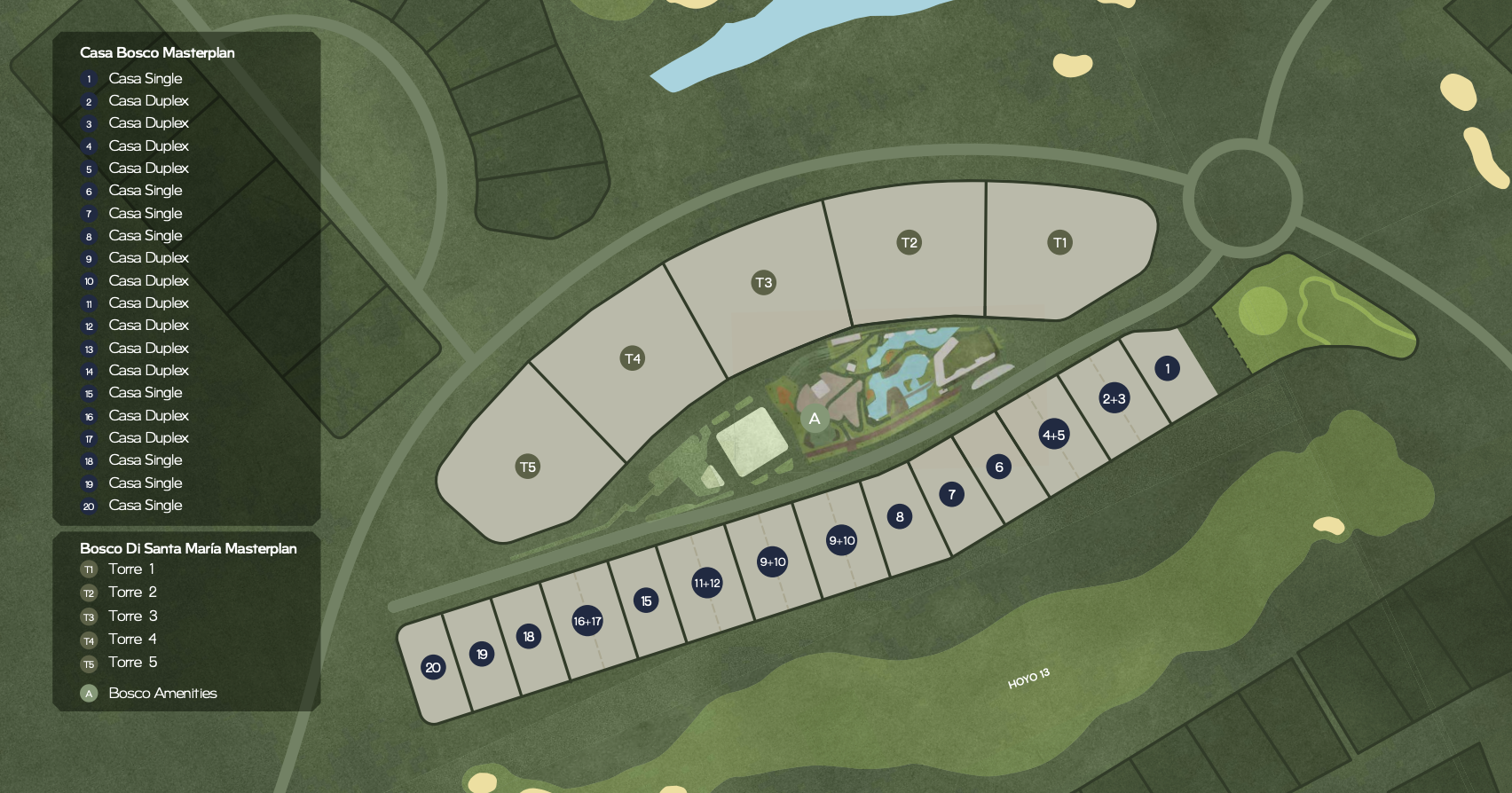Select the T5 tower marker on the map
Image resolution: width=1512 pixels, height=793 pixels.
(x=528, y=467)
